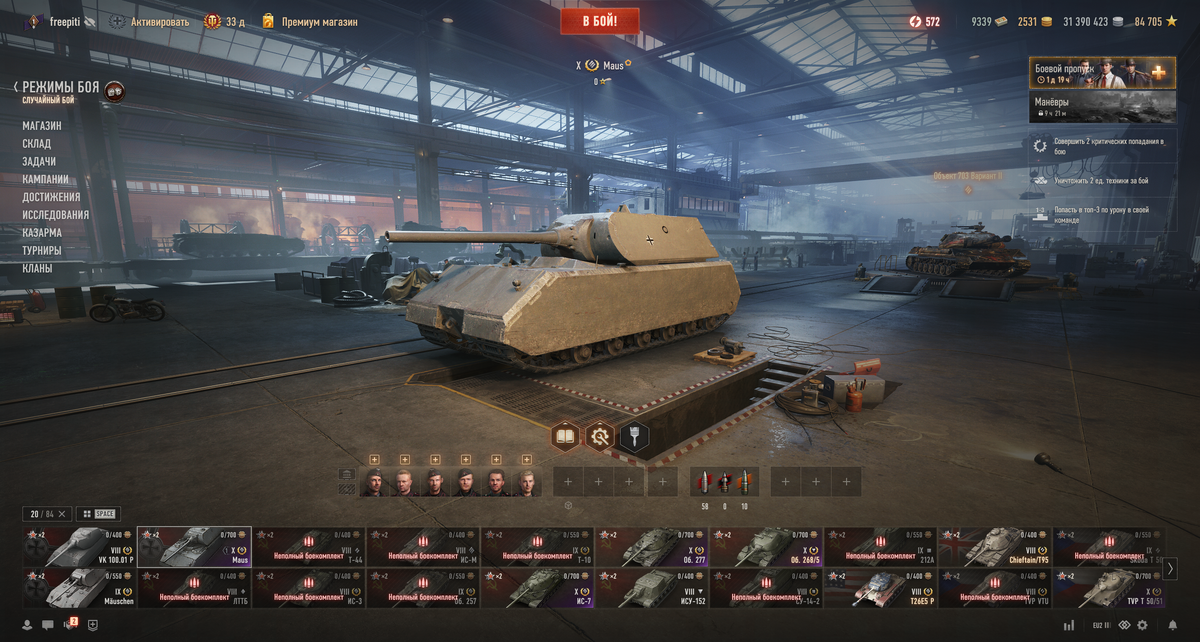Image resolution: width=1200 pixels, height=642 pixels.
Task: Choose the T26E5 P tank card
Action: pos(880,588)
